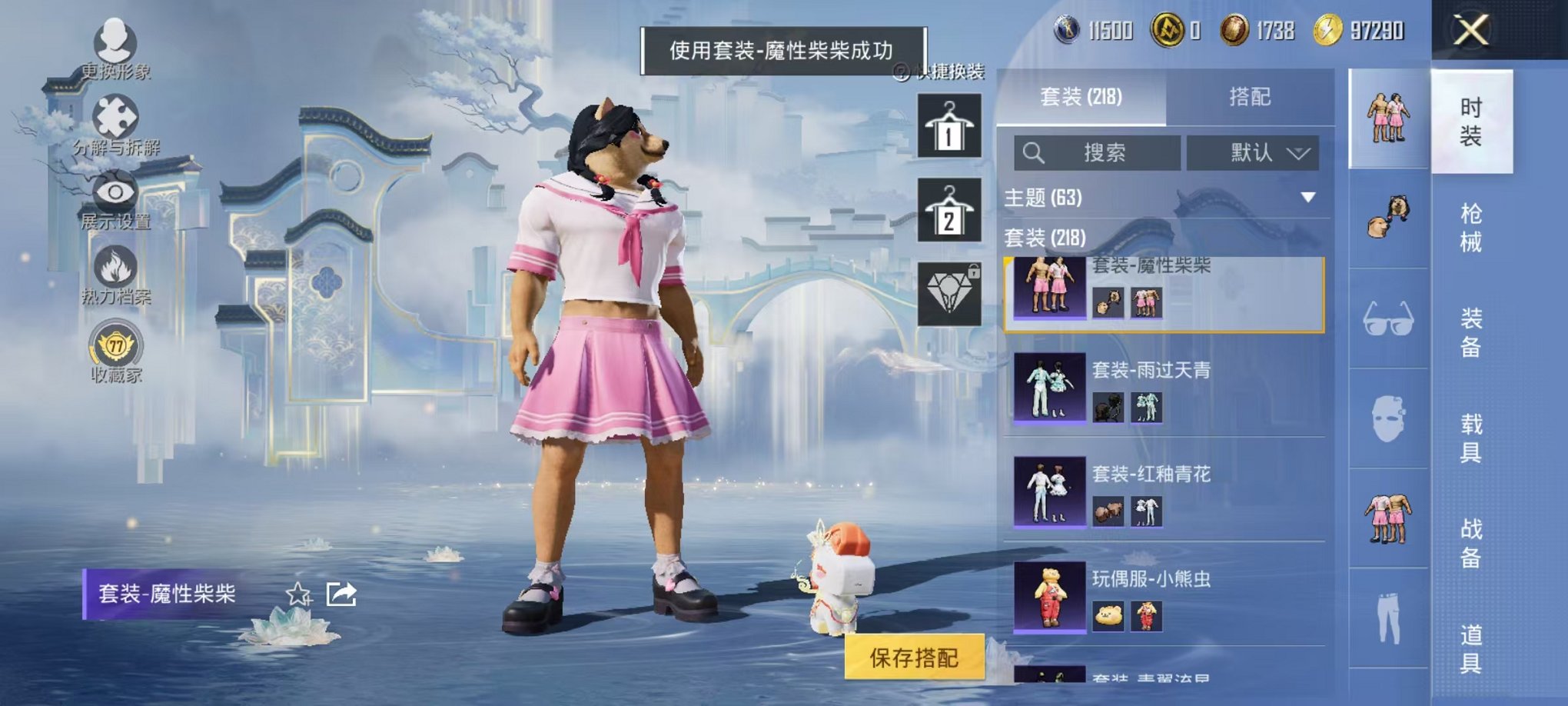Viewport: 1568px width, 706px height.
Task: Assign quick-change hanger slot 1
Action: (x=950, y=127)
